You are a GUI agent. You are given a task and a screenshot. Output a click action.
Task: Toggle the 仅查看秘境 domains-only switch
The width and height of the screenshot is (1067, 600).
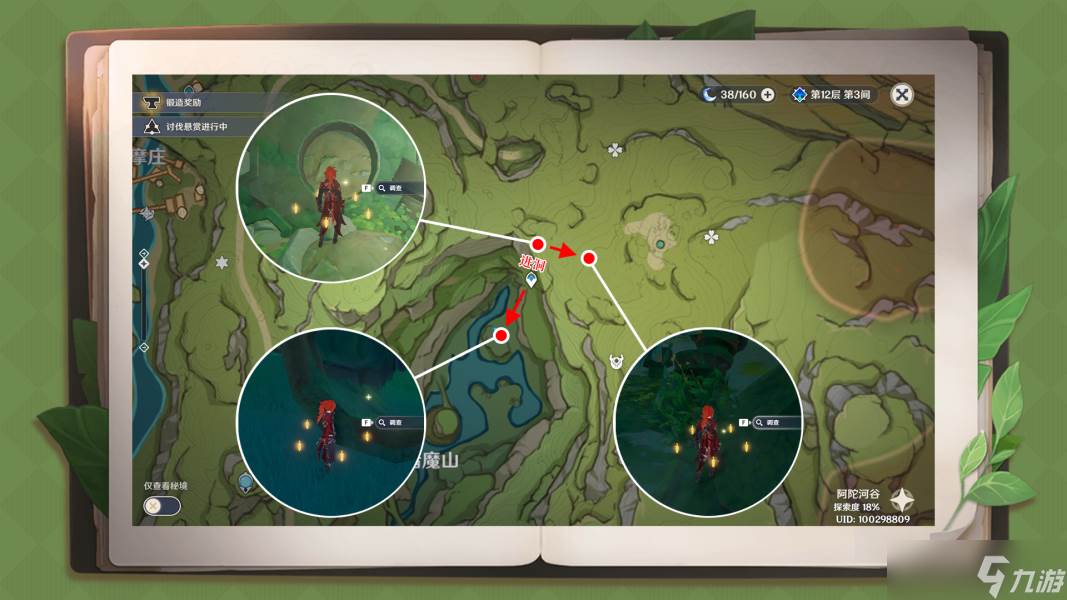[x=162, y=505]
